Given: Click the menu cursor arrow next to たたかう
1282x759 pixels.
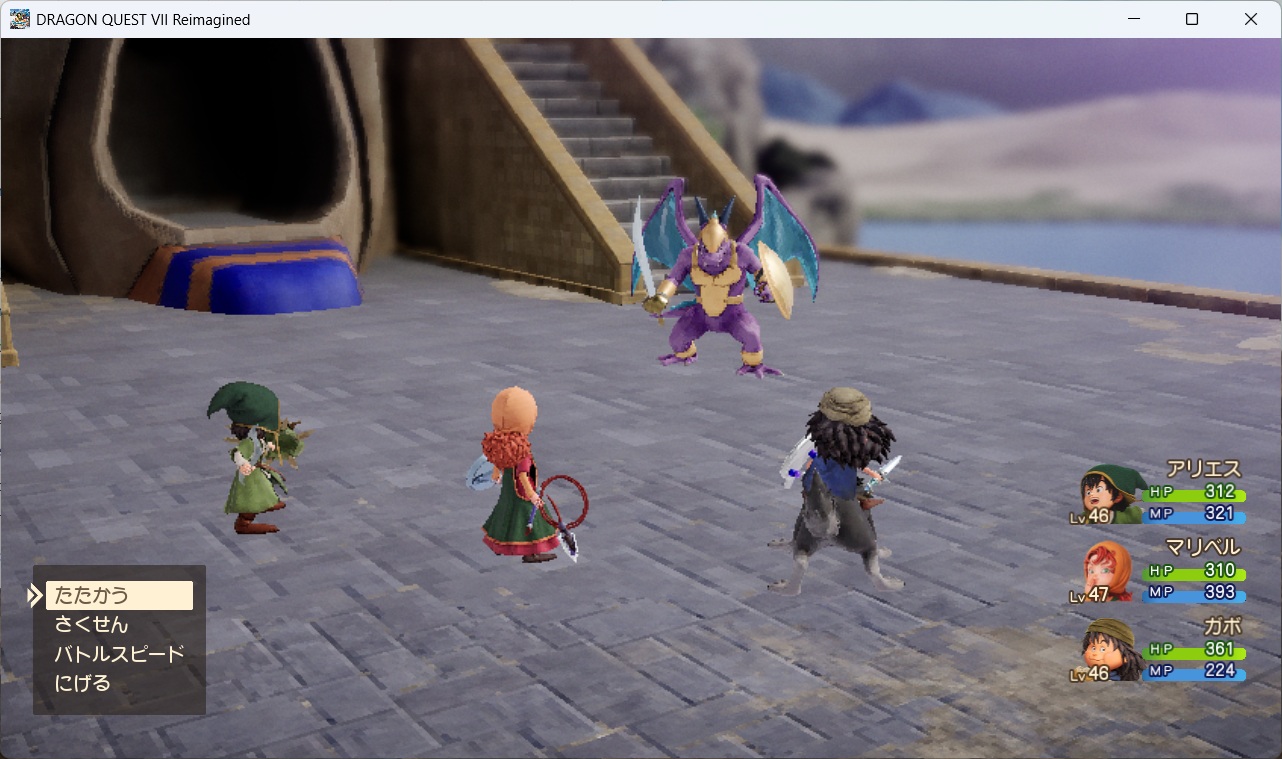Looking at the screenshot, I should (33, 595).
